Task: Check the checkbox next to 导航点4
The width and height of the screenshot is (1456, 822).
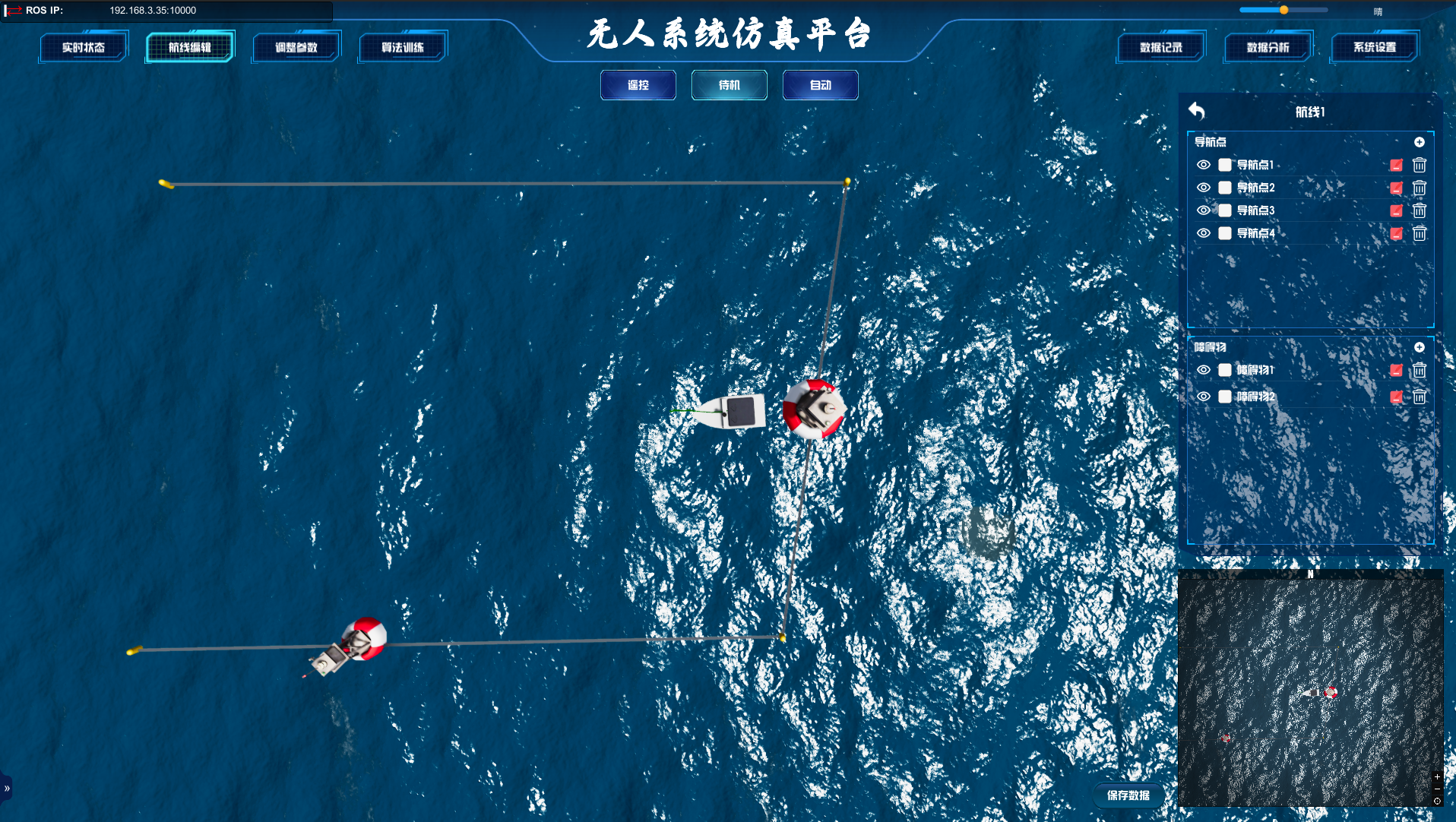Action: point(1224,233)
